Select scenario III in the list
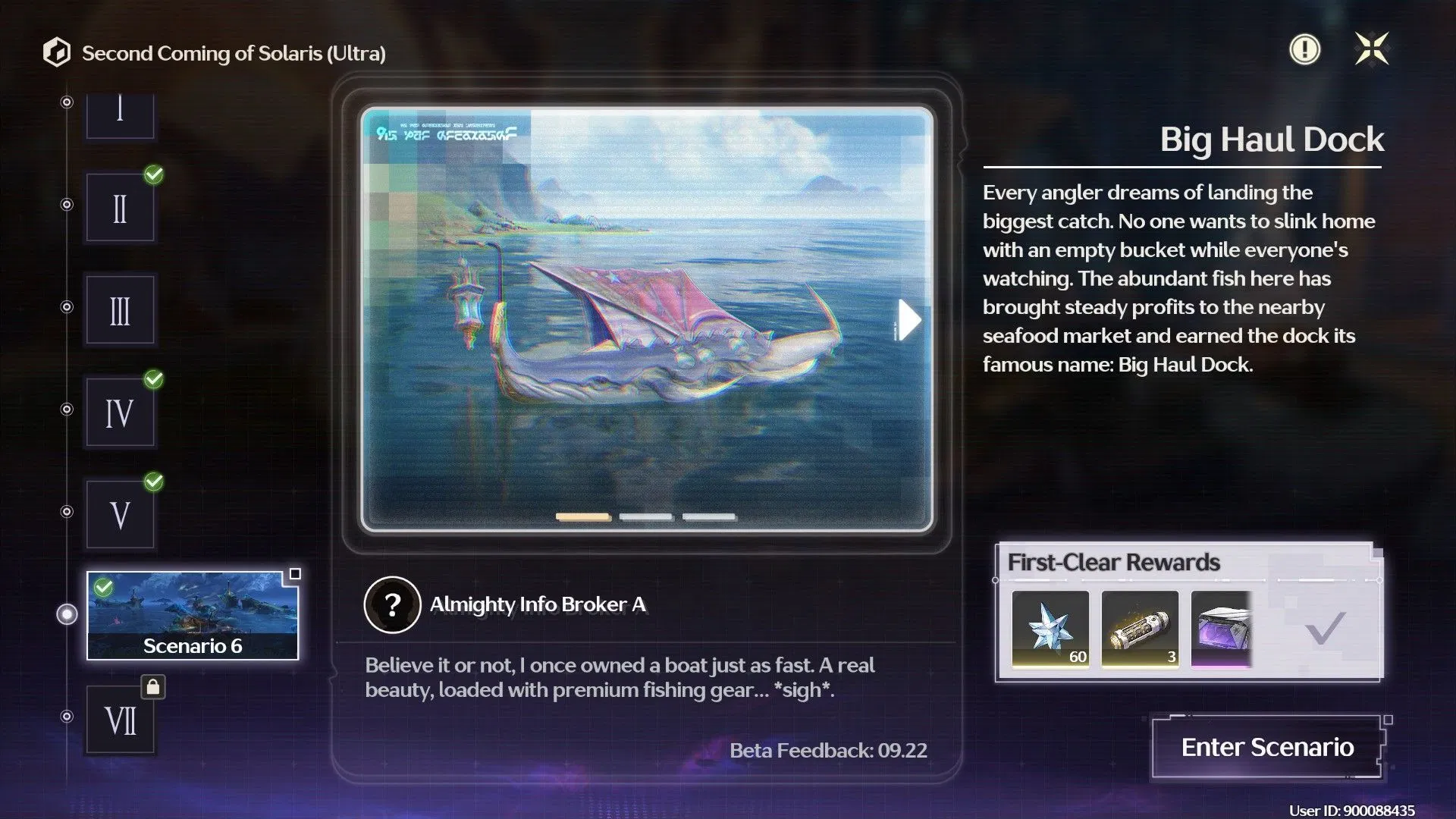1456x819 pixels. click(x=120, y=310)
